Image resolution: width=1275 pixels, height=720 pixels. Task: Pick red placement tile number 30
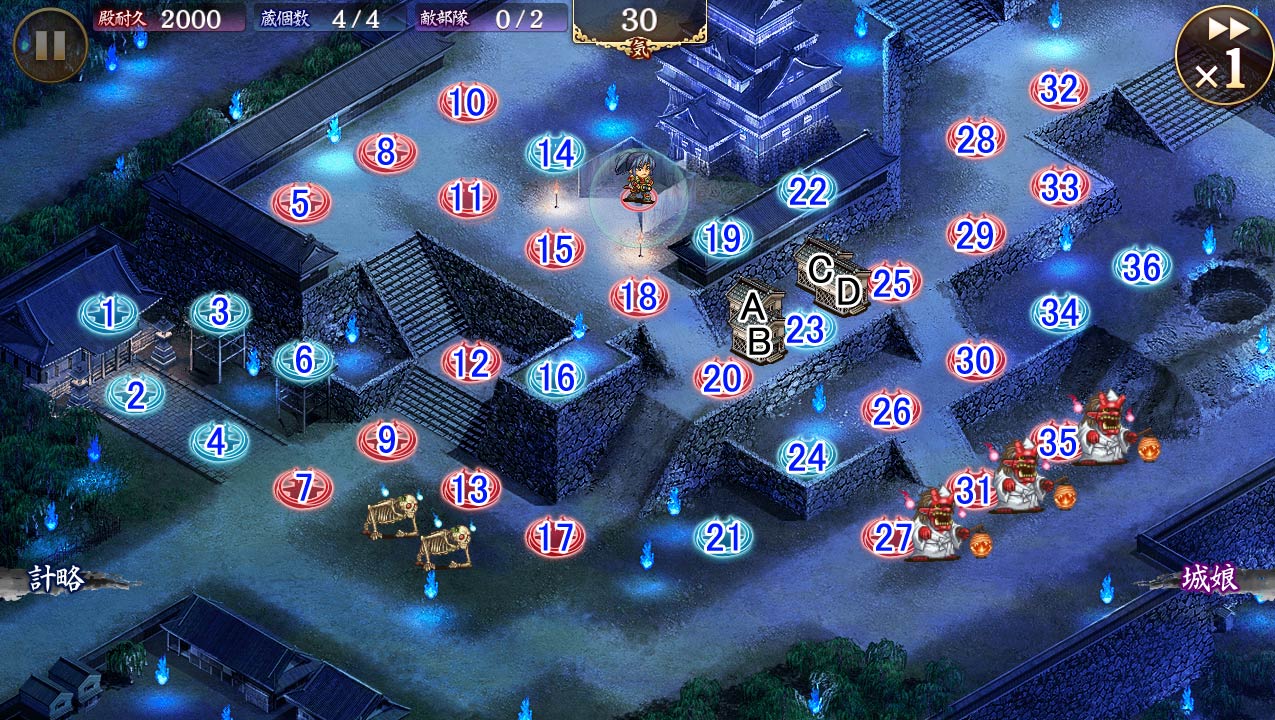pyautogui.click(x=975, y=360)
